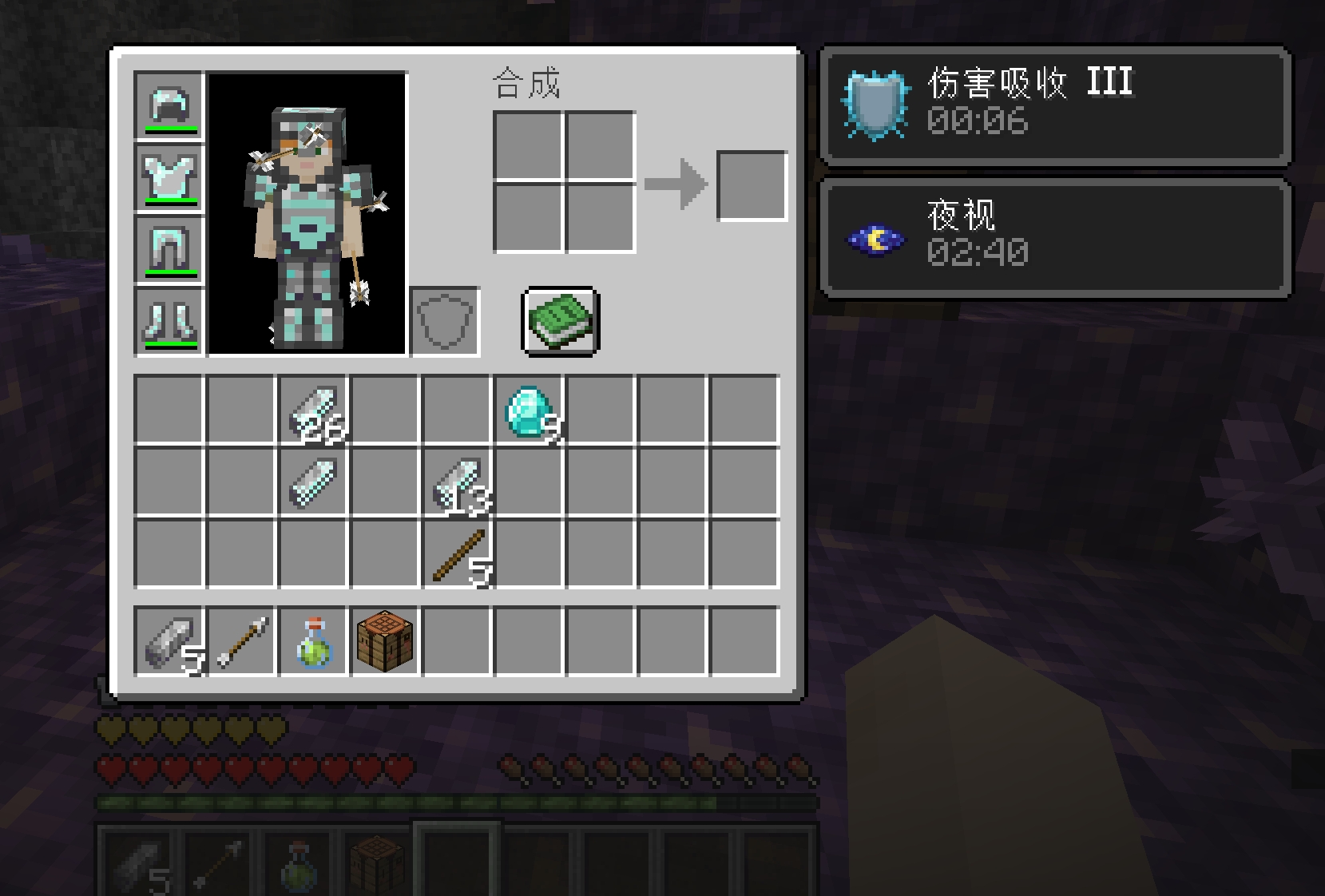Select the diamond leggings armor slot

tap(169, 248)
